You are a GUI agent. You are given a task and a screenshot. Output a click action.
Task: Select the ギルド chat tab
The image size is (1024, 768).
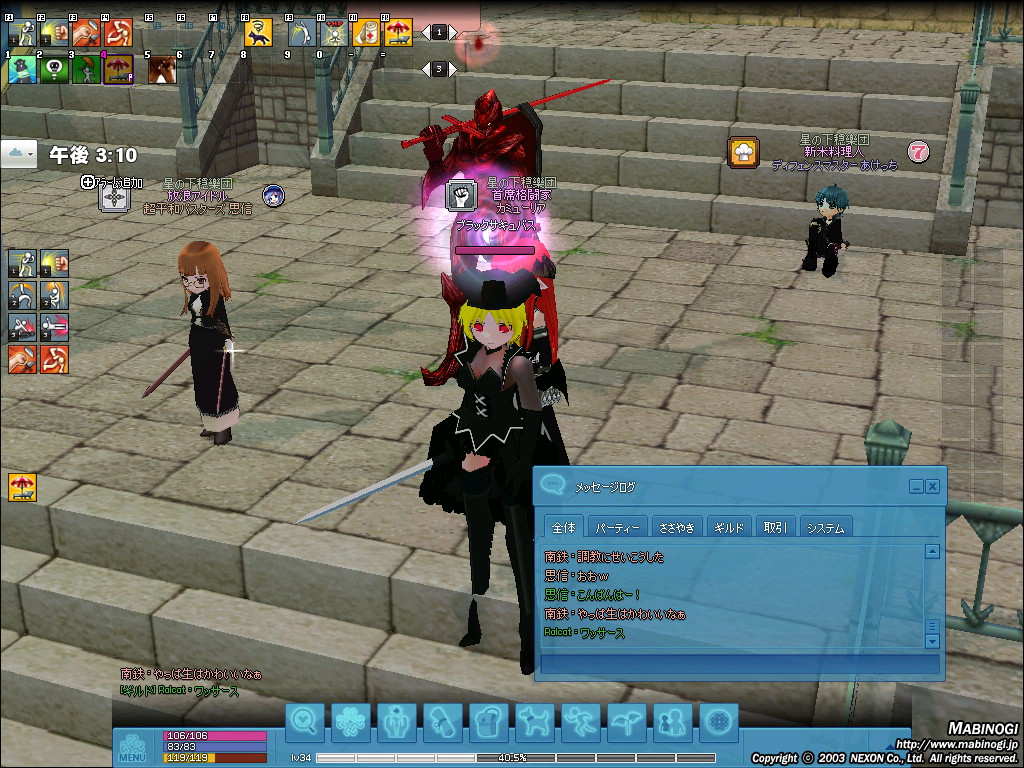pyautogui.click(x=730, y=527)
